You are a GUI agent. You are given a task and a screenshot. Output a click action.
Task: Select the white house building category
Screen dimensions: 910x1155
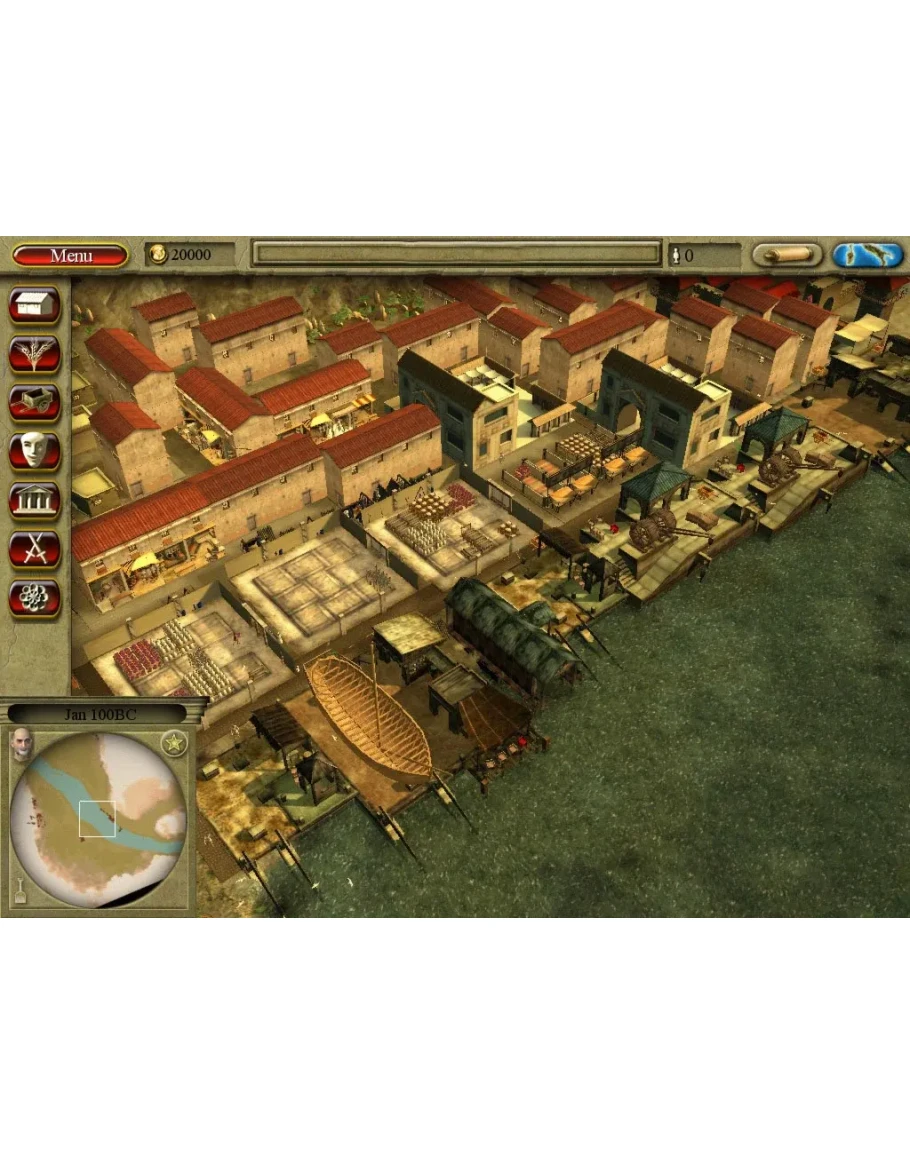(x=35, y=305)
